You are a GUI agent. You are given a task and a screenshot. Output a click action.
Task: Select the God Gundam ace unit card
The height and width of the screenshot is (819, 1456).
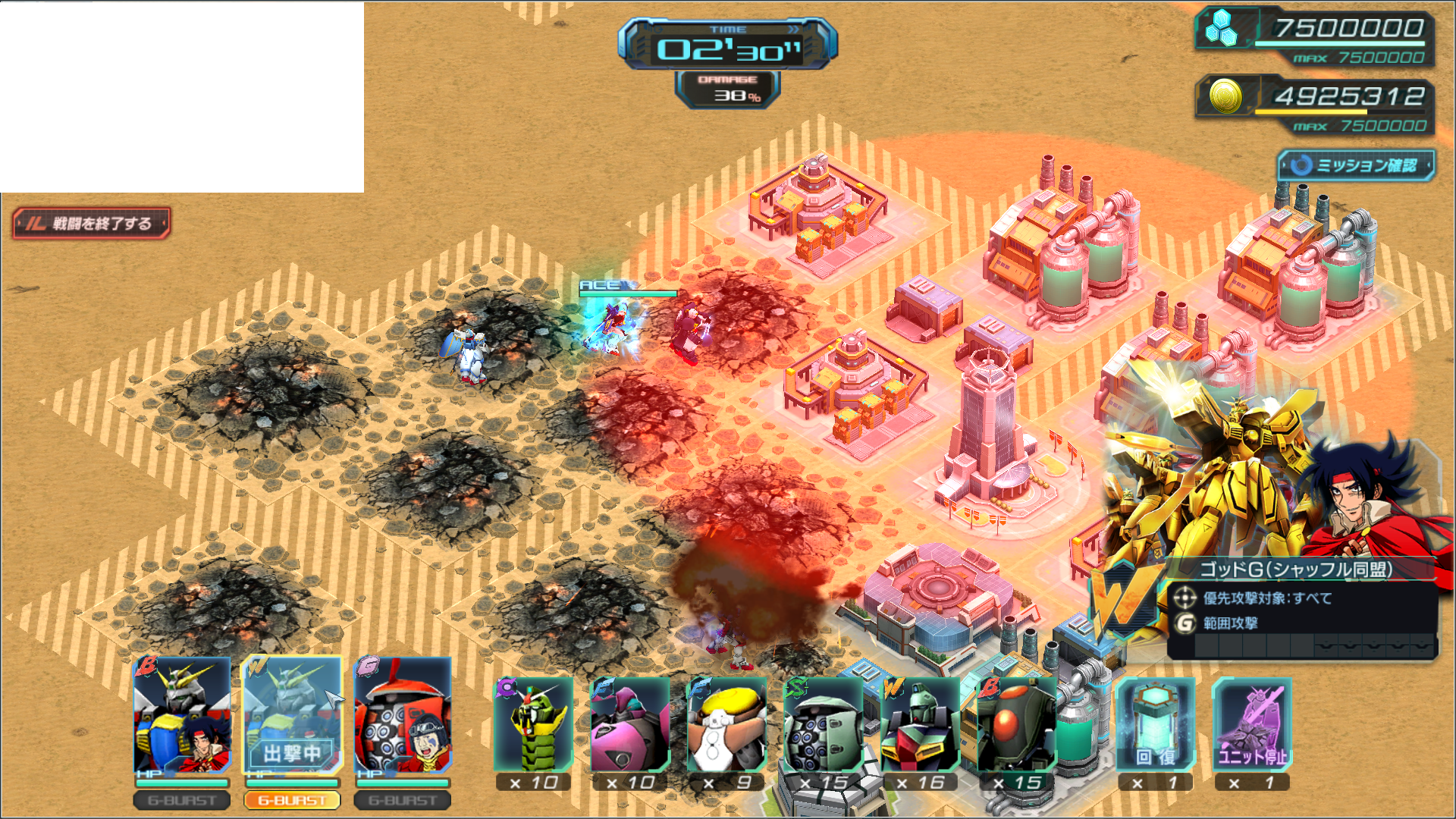[182, 717]
